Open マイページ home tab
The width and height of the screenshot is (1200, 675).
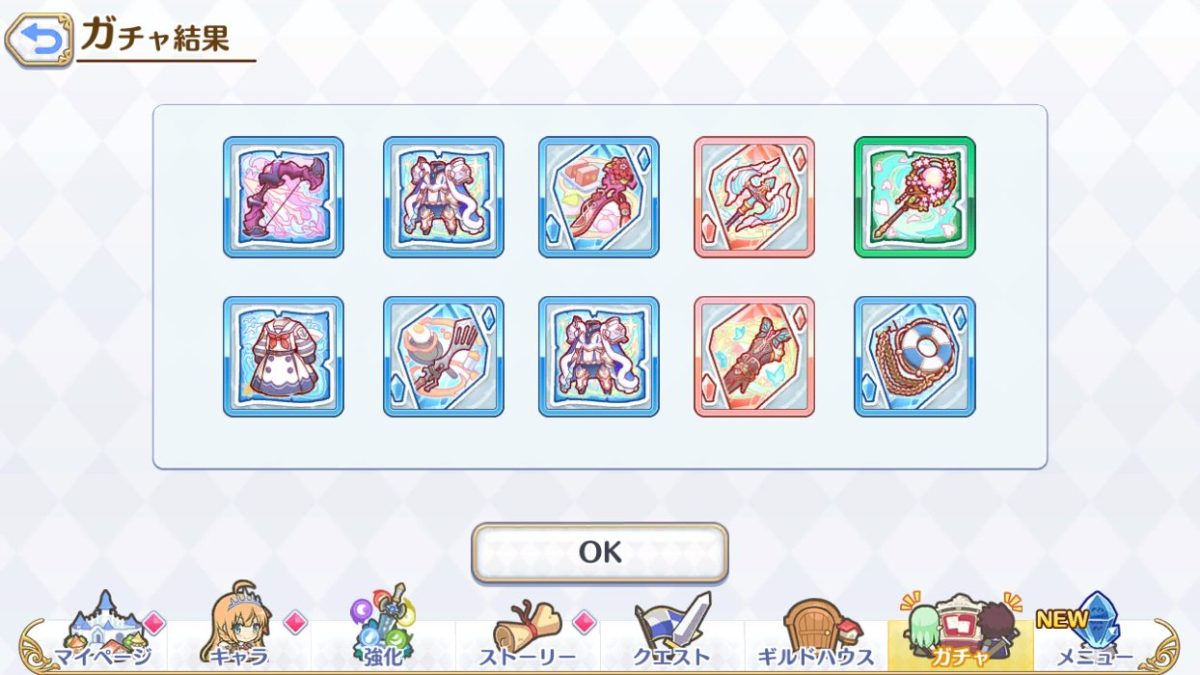(103, 632)
